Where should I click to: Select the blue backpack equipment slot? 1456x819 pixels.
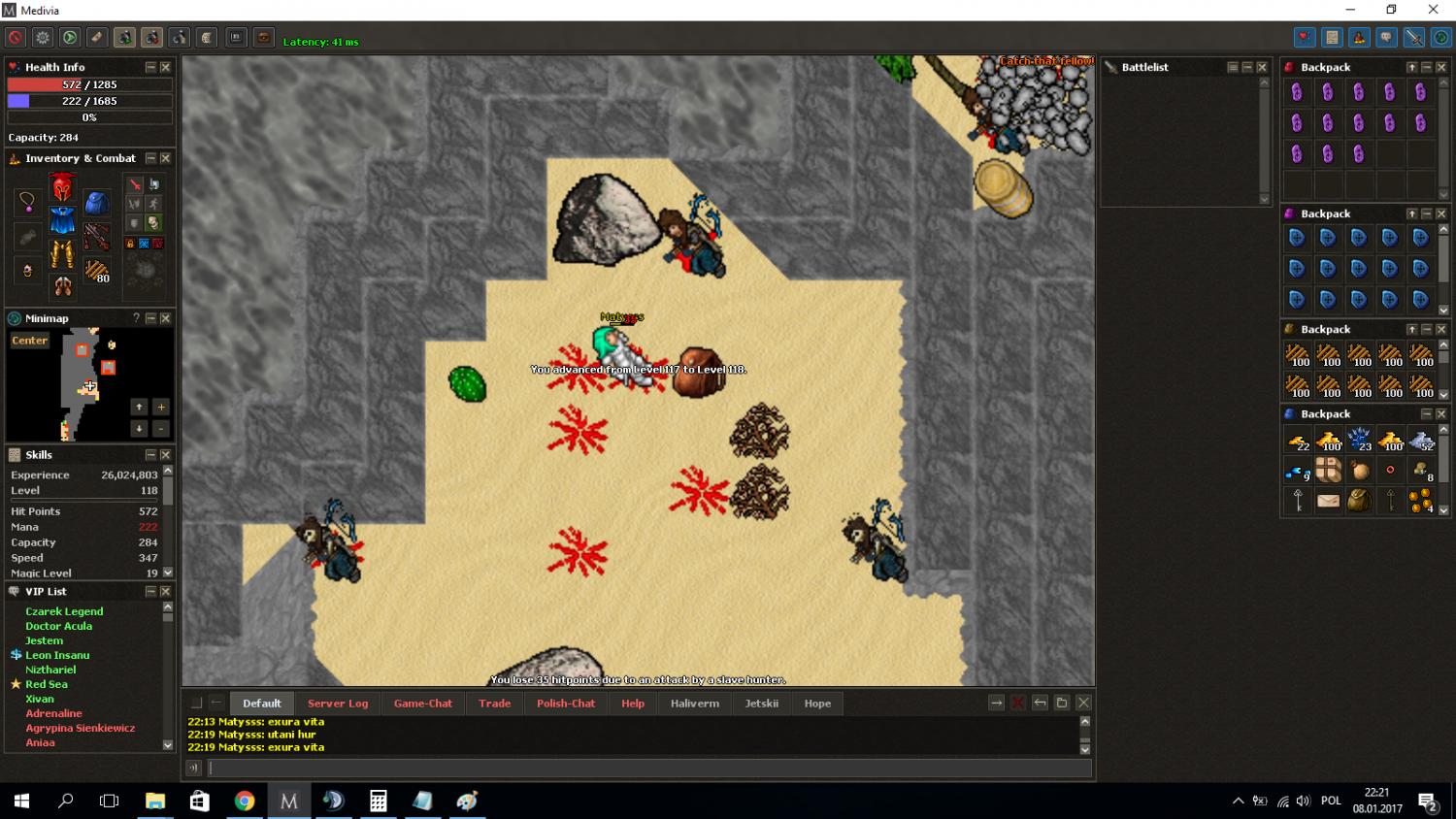96,203
